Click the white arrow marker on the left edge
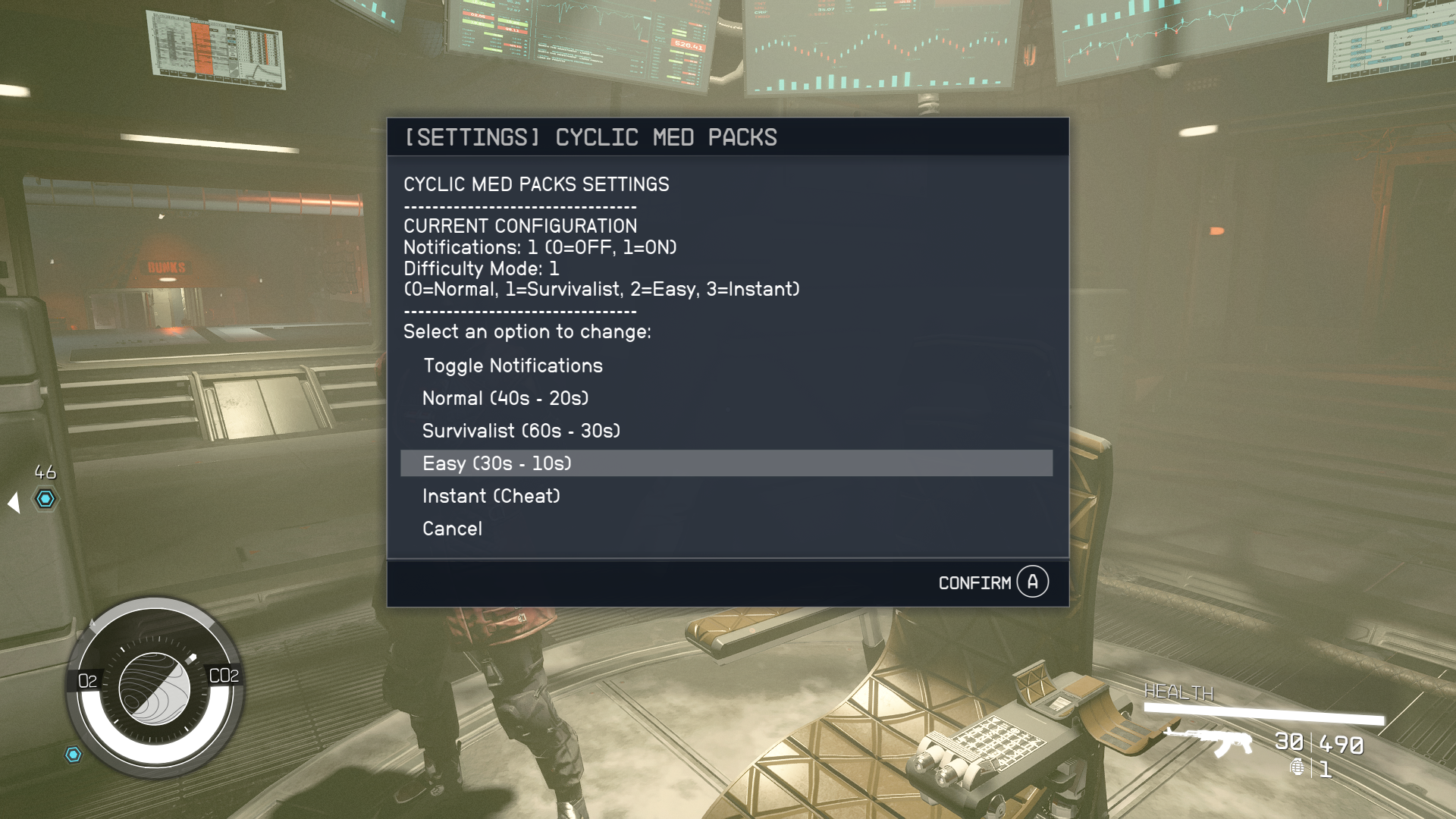This screenshot has height=819, width=1456. (x=12, y=500)
